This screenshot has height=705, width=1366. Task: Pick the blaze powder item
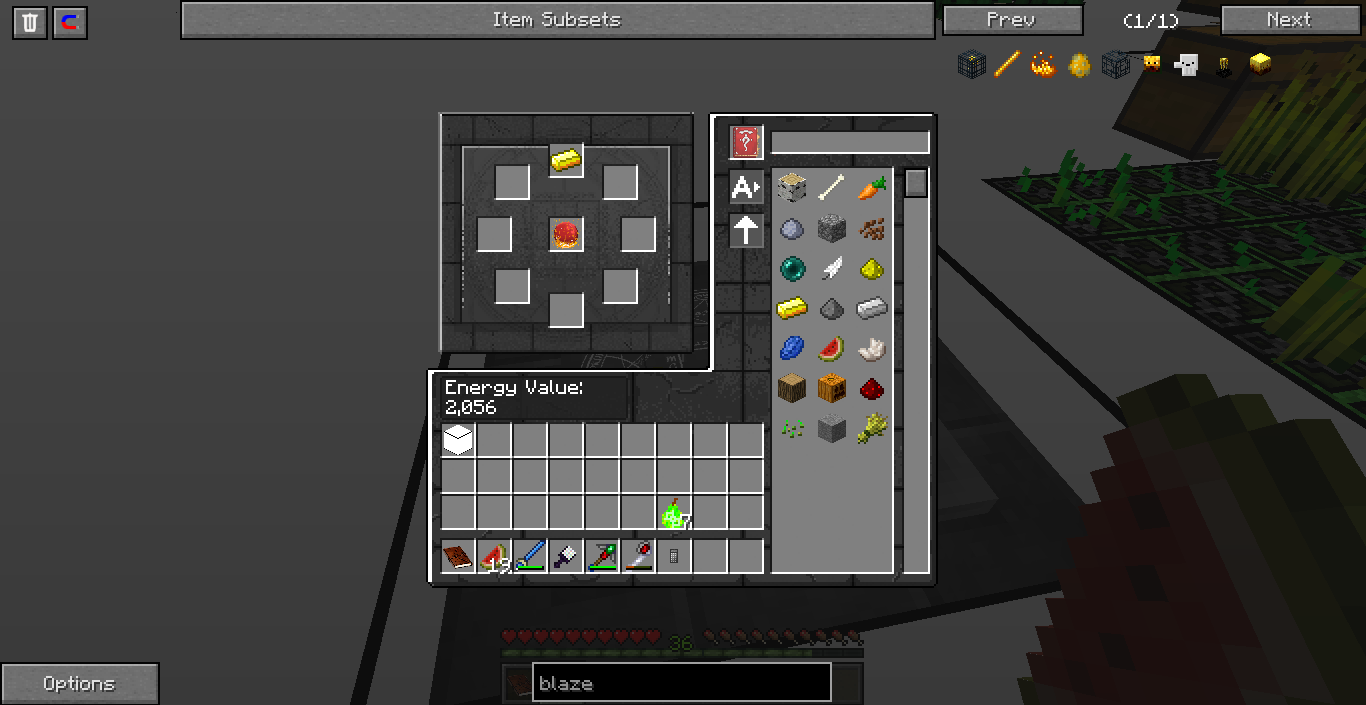[1043, 65]
